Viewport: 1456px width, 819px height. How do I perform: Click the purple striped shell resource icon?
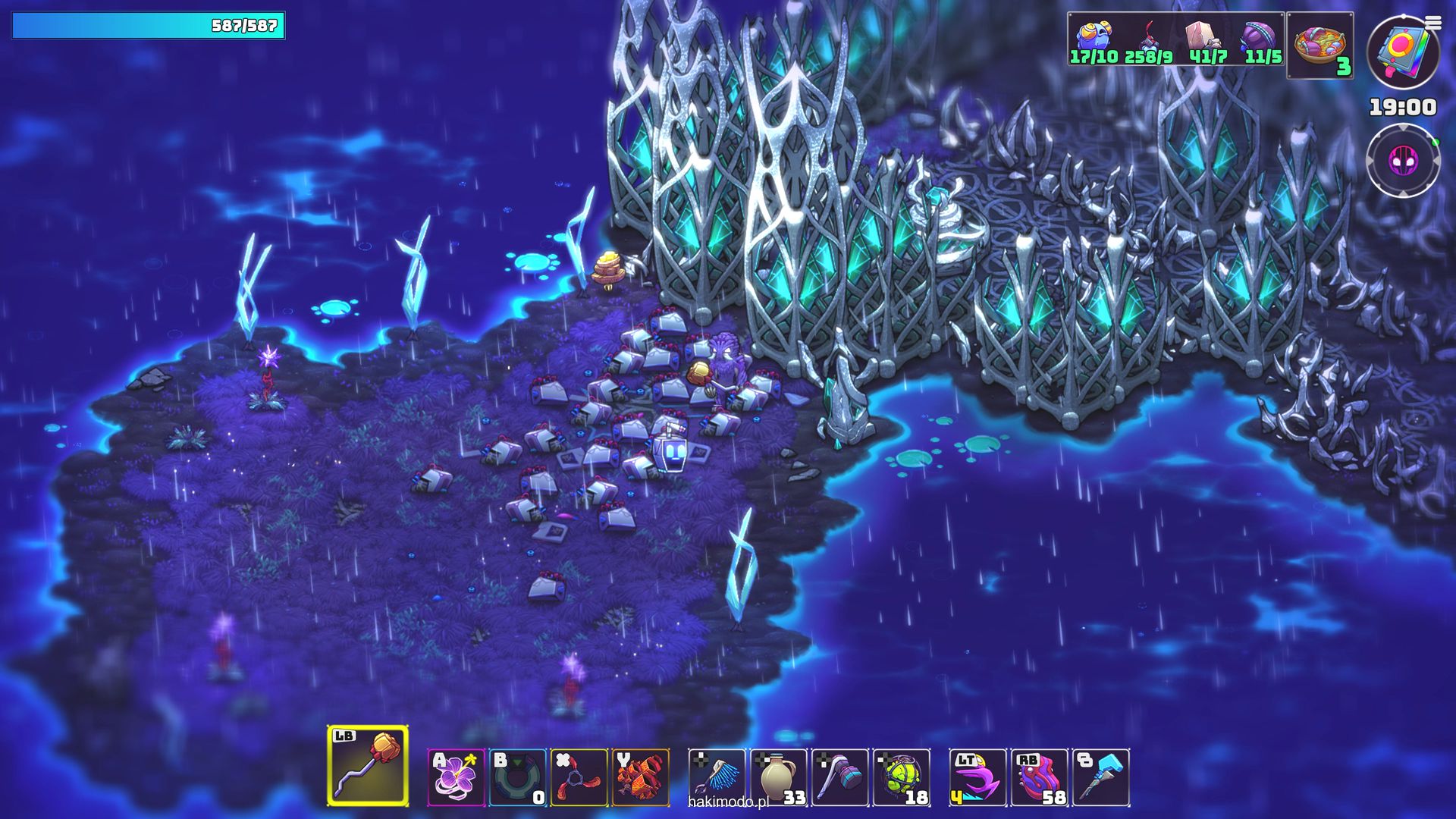click(1259, 36)
